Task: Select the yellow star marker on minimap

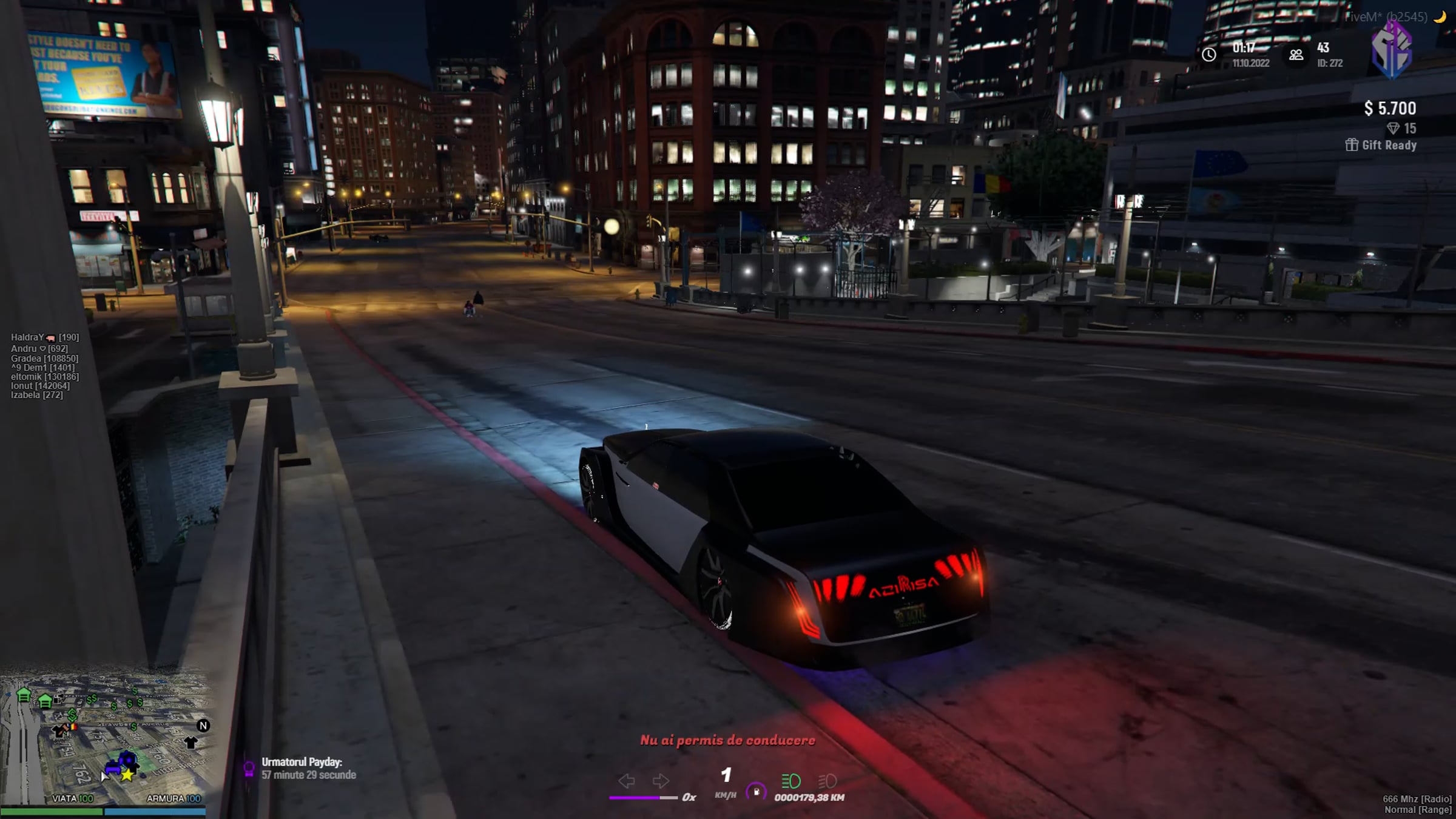Action: coord(127,775)
